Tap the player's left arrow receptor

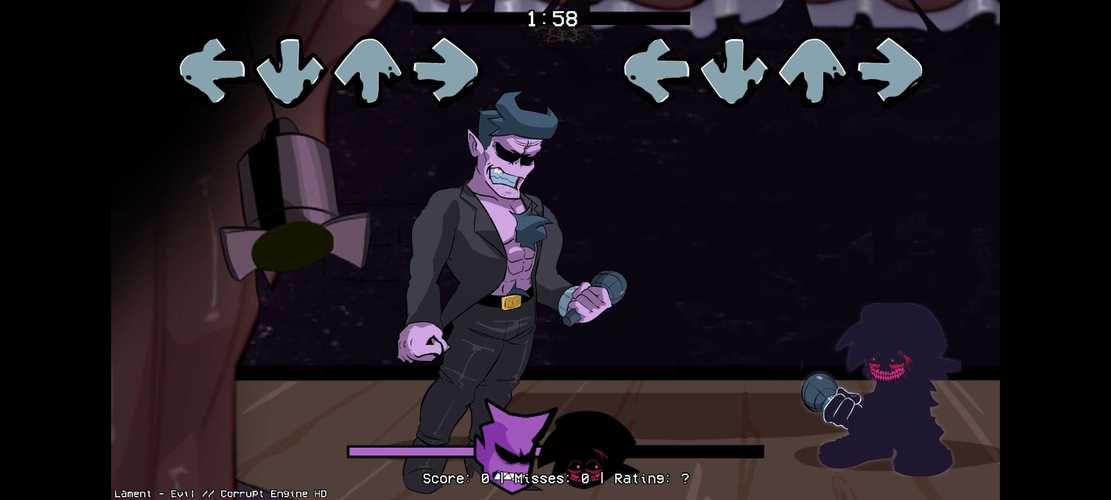(x=656, y=70)
